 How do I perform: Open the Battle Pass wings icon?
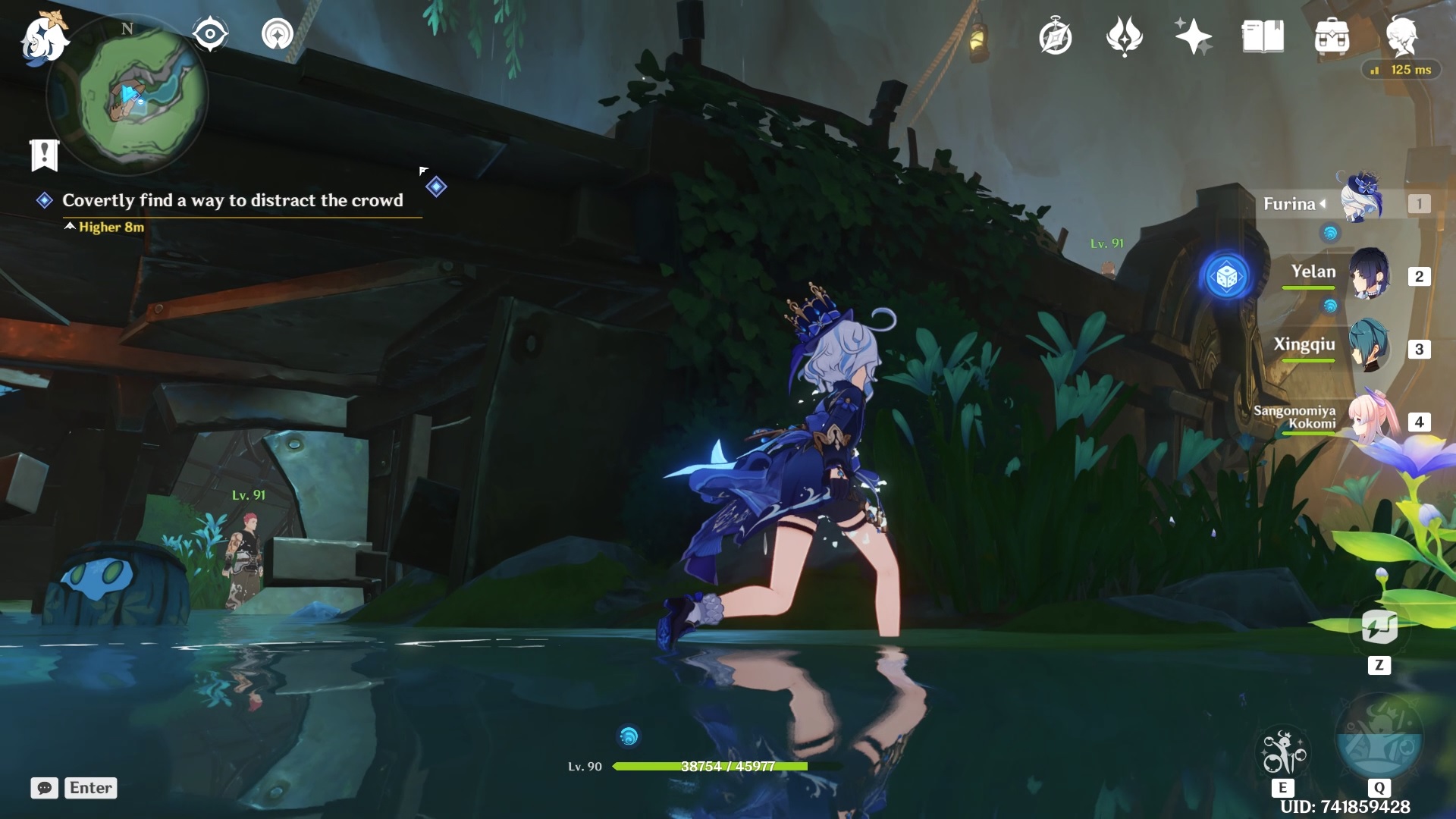[1125, 36]
